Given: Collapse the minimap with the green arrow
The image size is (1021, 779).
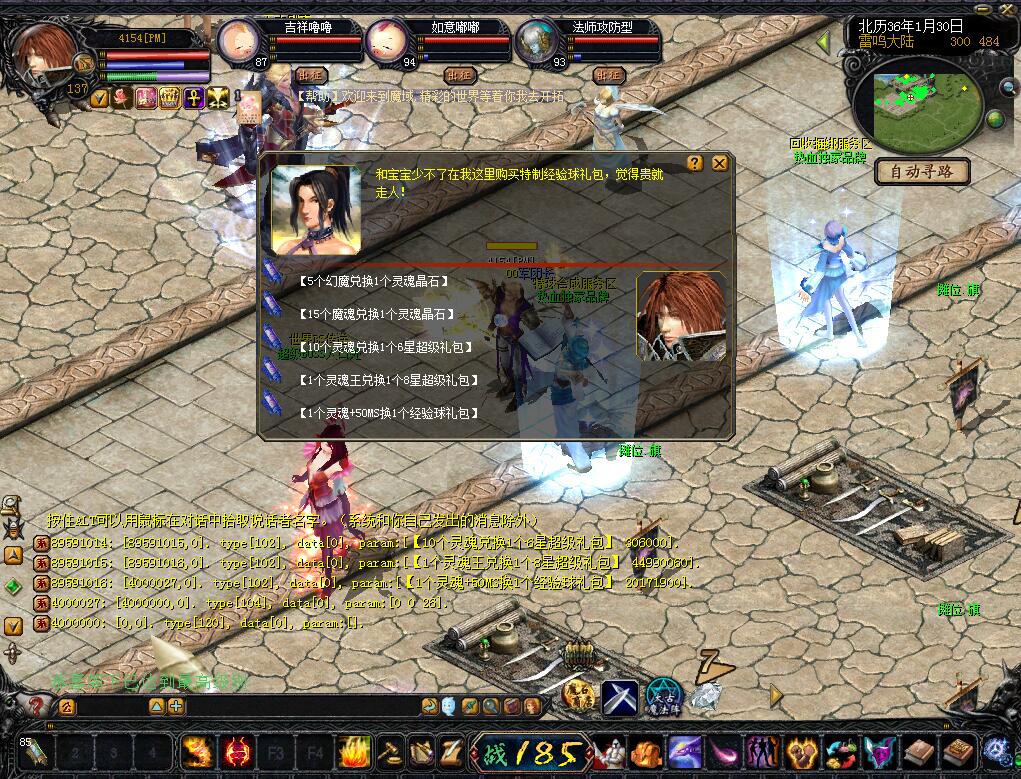Looking at the screenshot, I should pyautogui.click(x=823, y=43).
